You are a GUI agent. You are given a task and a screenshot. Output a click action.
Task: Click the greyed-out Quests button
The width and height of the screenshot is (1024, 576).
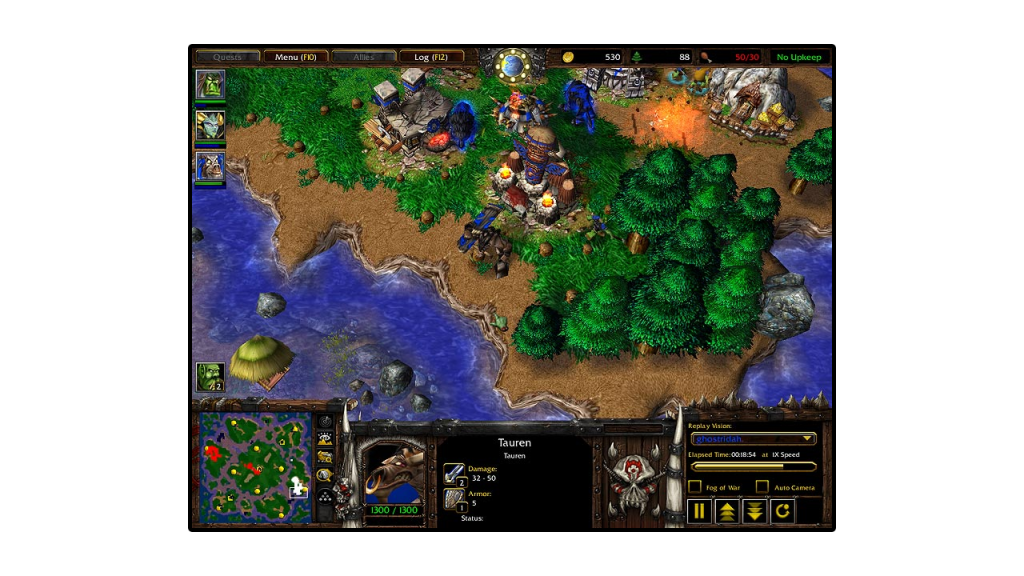227,57
